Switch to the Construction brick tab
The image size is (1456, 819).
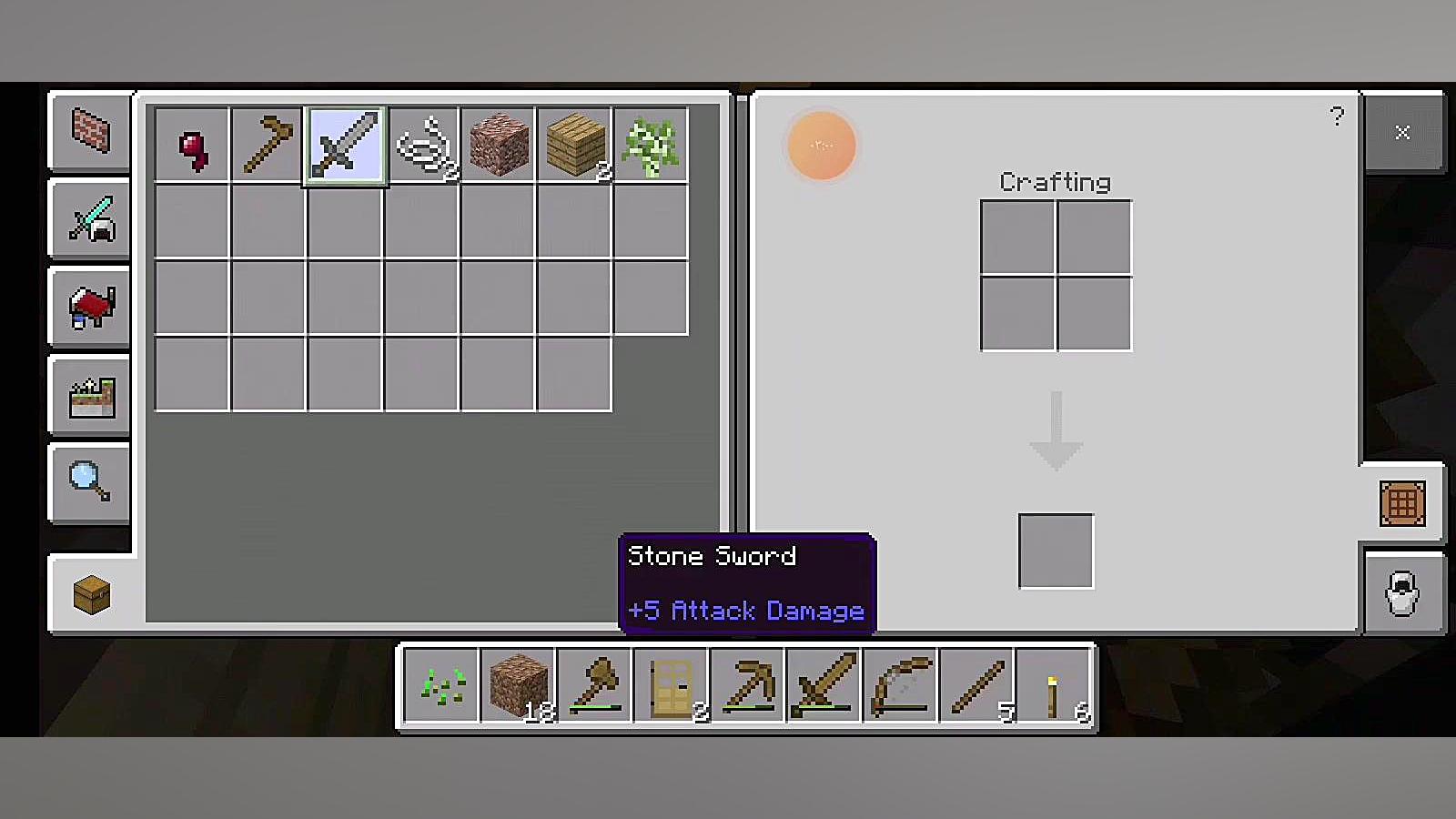pyautogui.click(x=91, y=132)
